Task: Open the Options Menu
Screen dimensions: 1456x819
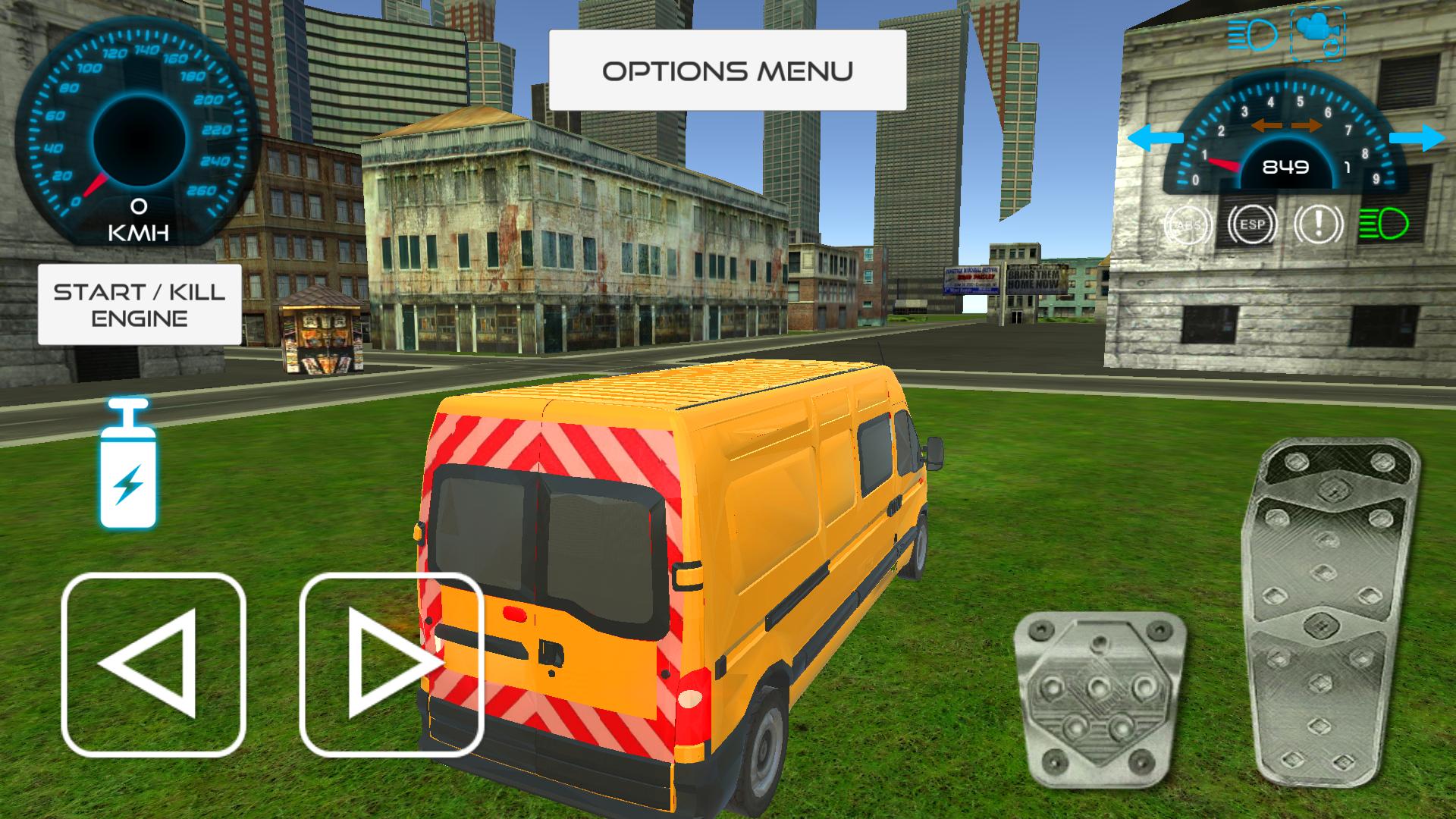Action: [x=728, y=70]
